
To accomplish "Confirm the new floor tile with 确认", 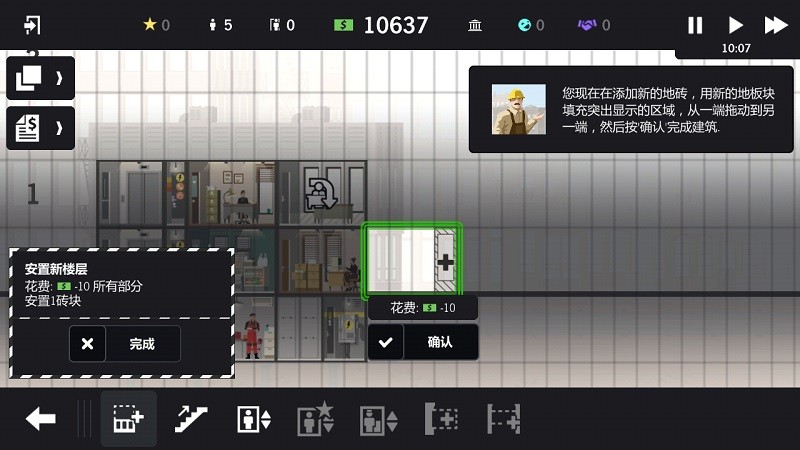I will click(x=421, y=342).
